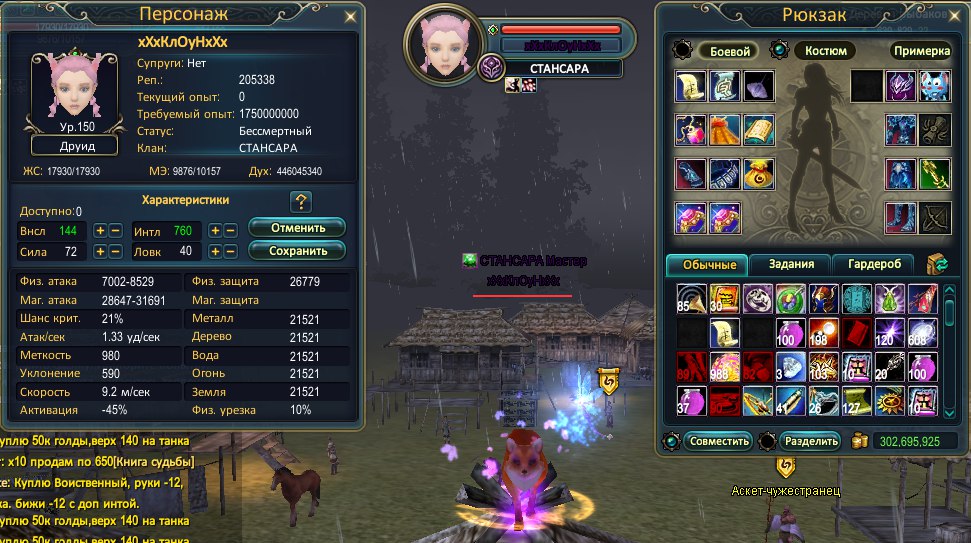Reduce Ловк with the minus button
Screen dimensions: 971x543
click(x=230, y=252)
